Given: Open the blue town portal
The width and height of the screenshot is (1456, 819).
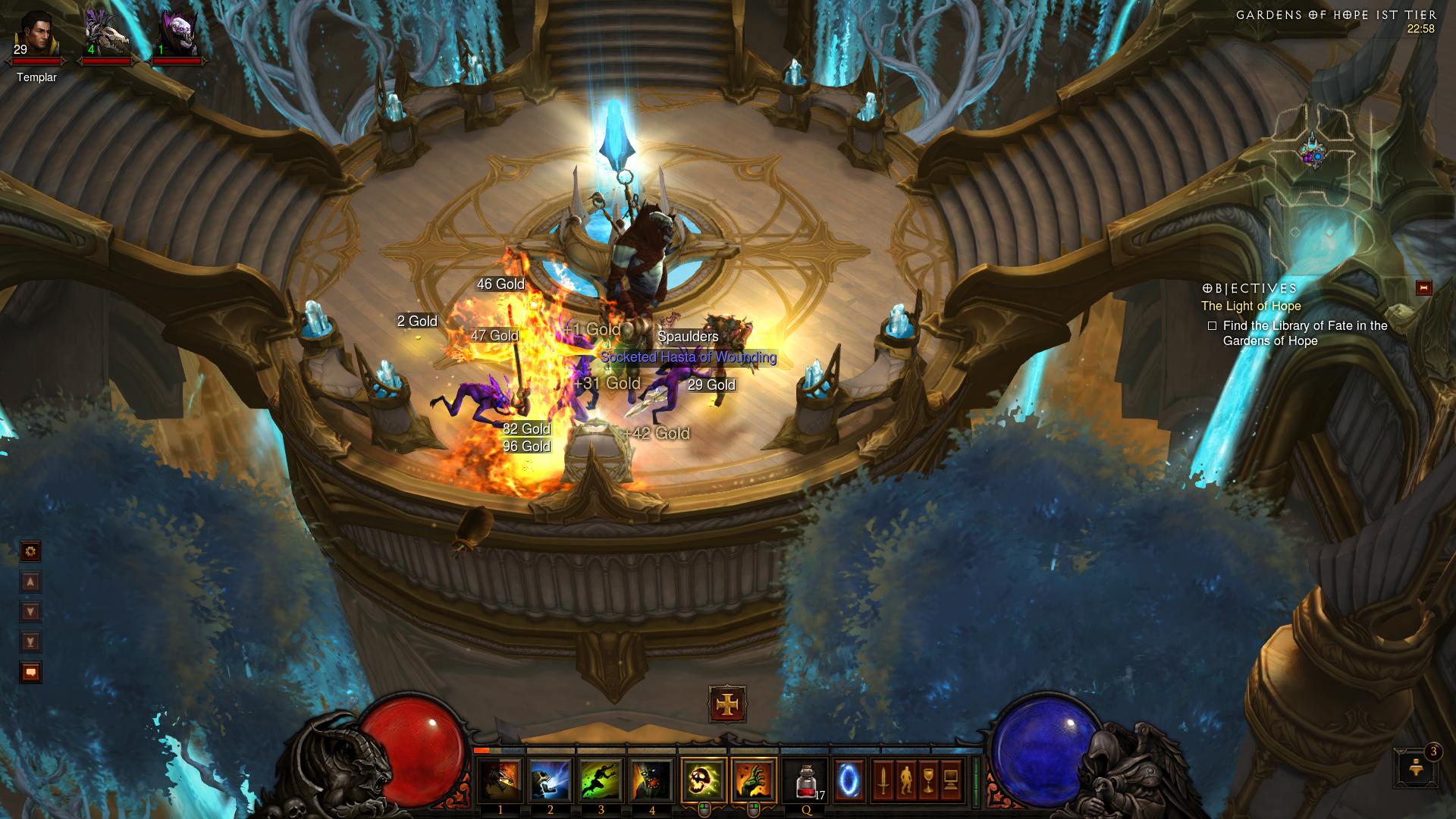Looking at the screenshot, I should 849,781.
